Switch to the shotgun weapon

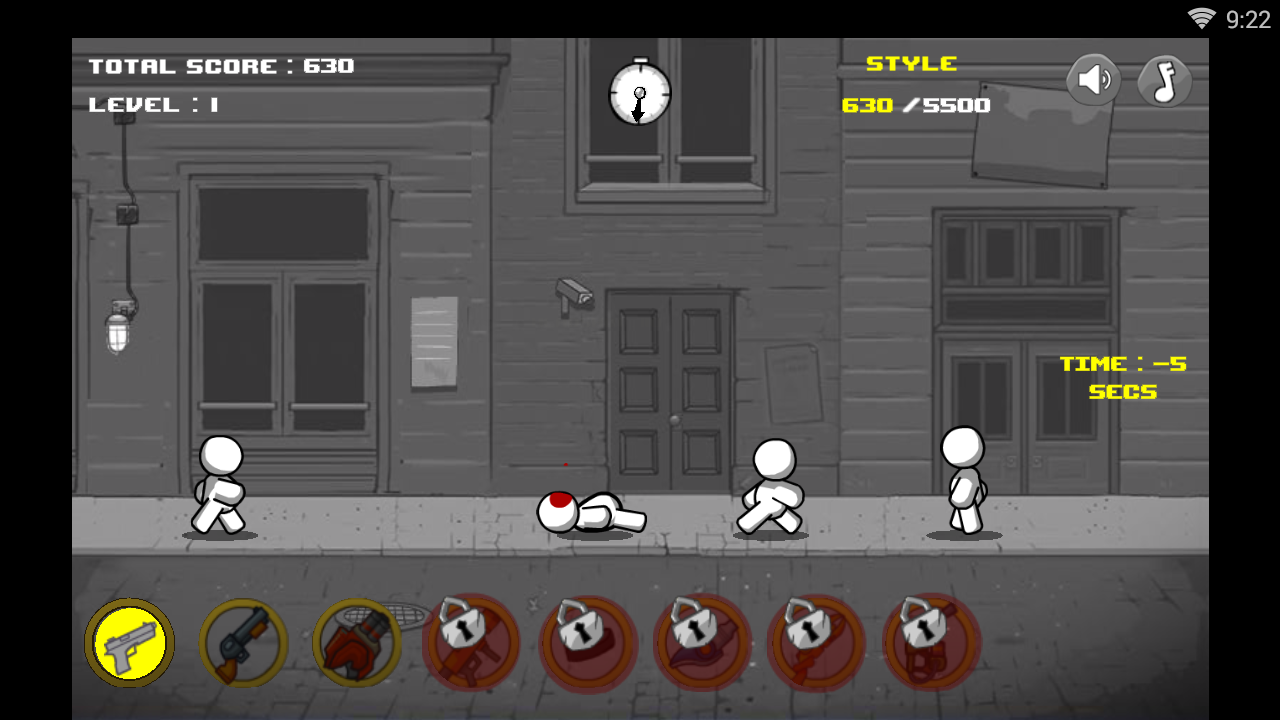pos(243,643)
